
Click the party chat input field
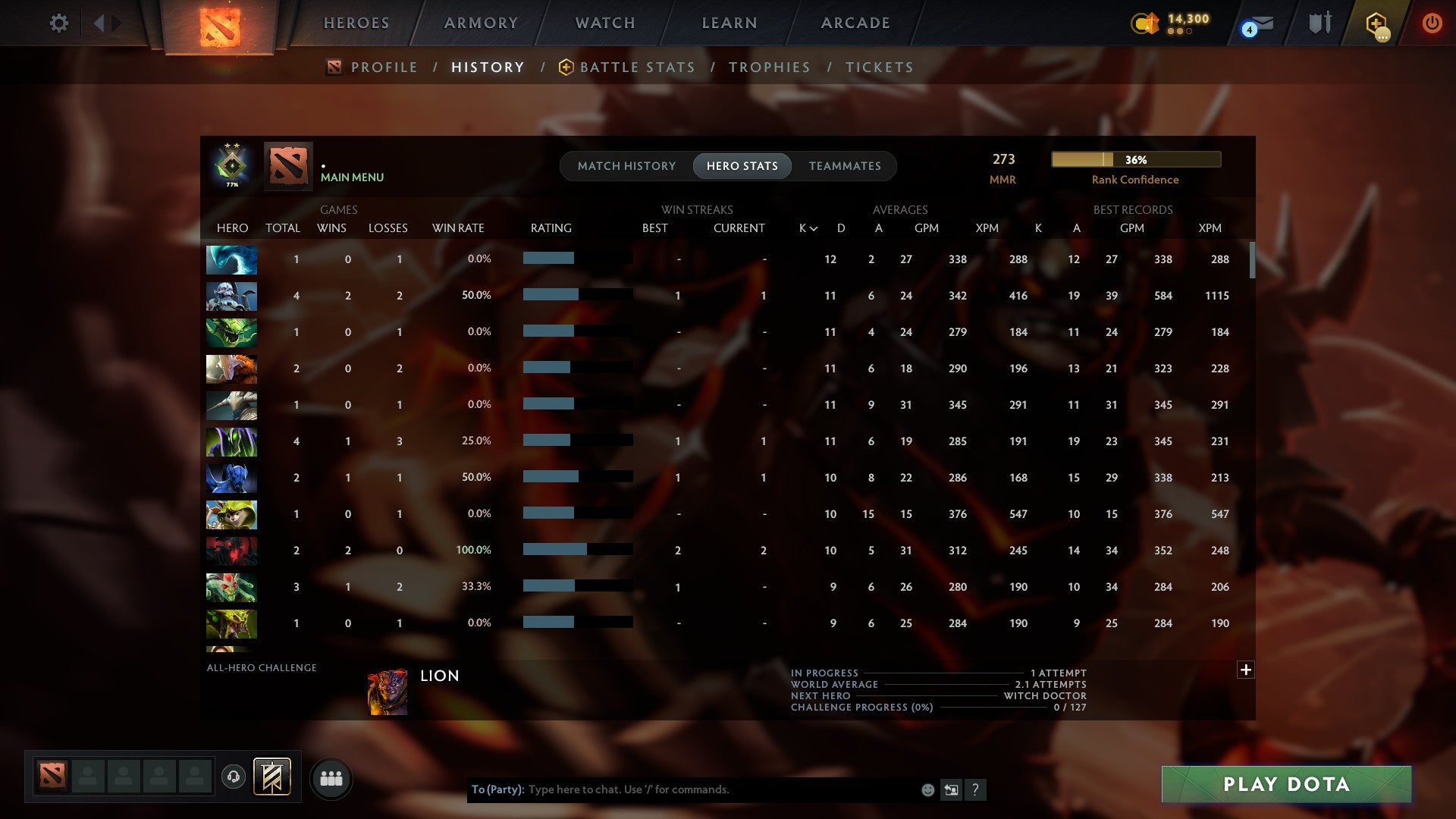pos(720,789)
